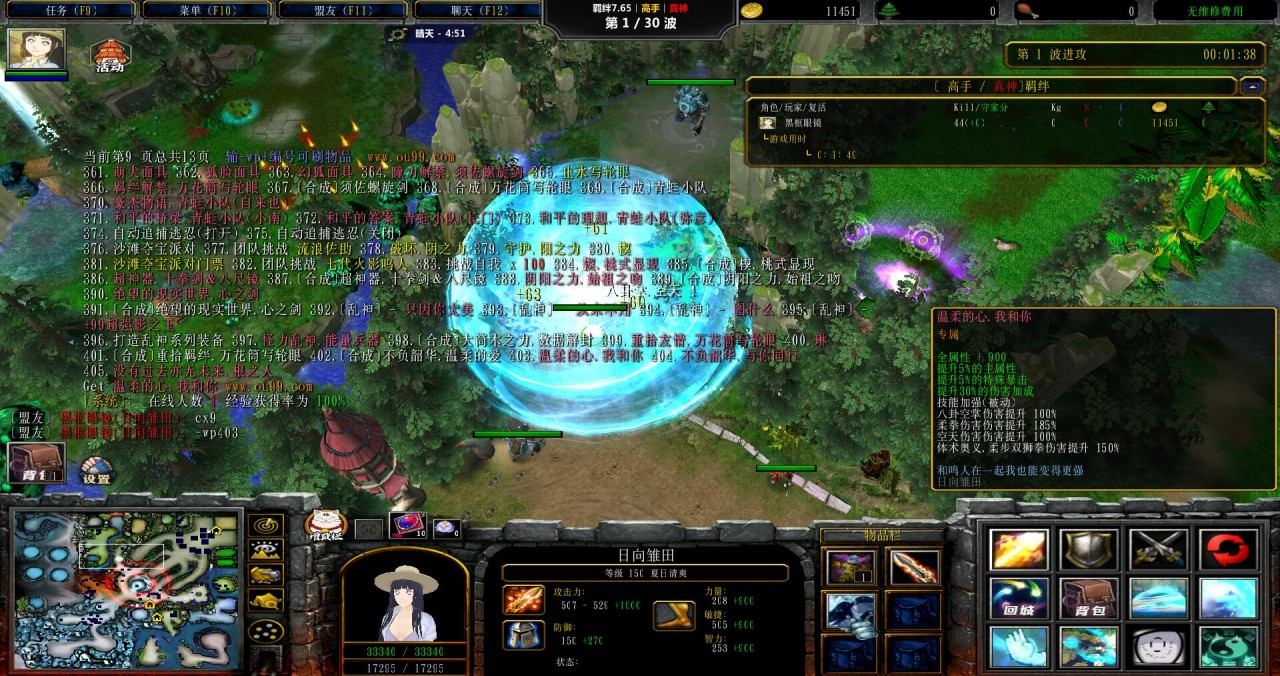Toggle the minimap terrain display button
Viewport: 1280px width, 676px height.
pyautogui.click(x=265, y=550)
